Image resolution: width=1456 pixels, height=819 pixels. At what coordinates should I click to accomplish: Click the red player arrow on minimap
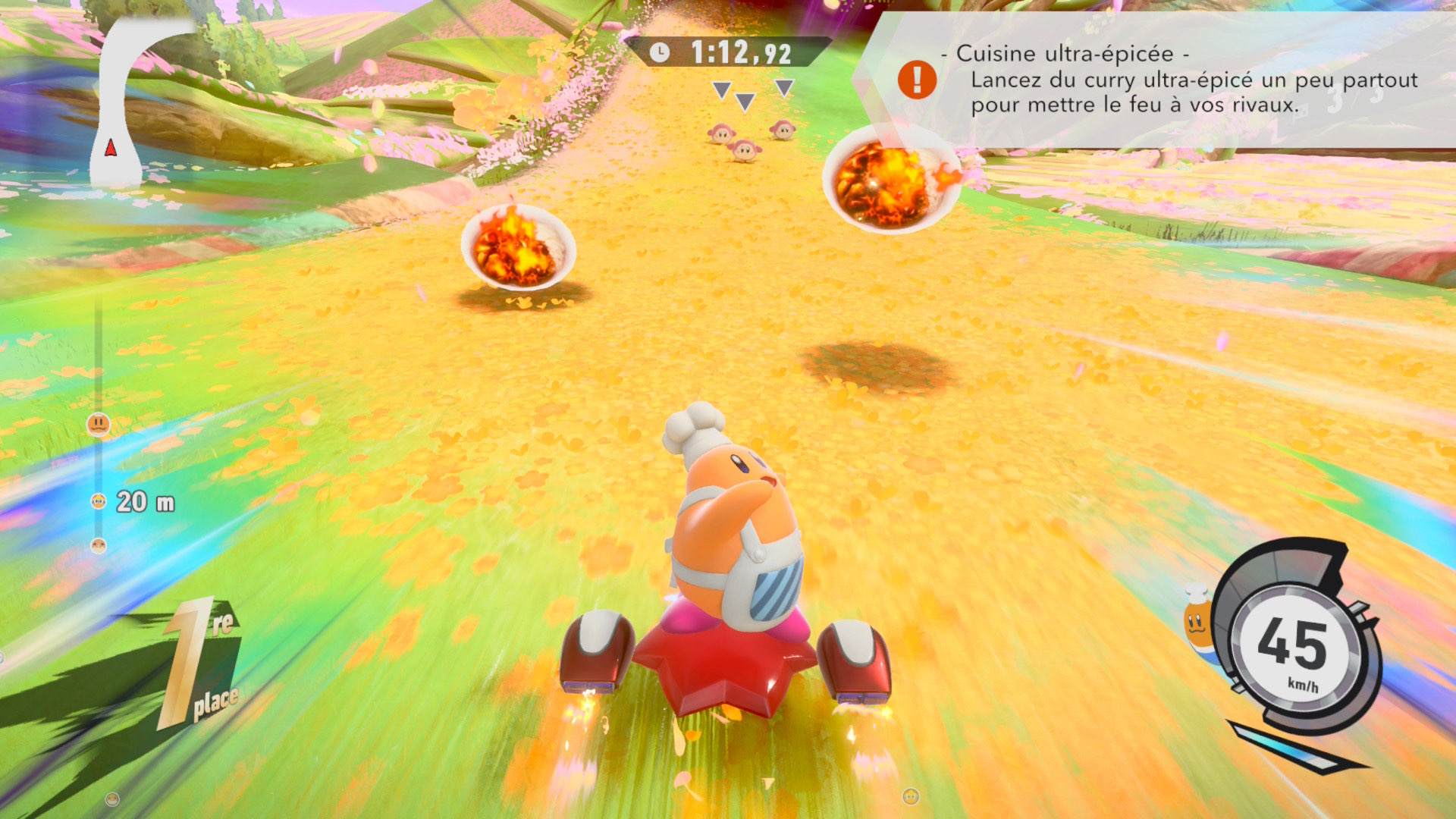click(x=111, y=147)
